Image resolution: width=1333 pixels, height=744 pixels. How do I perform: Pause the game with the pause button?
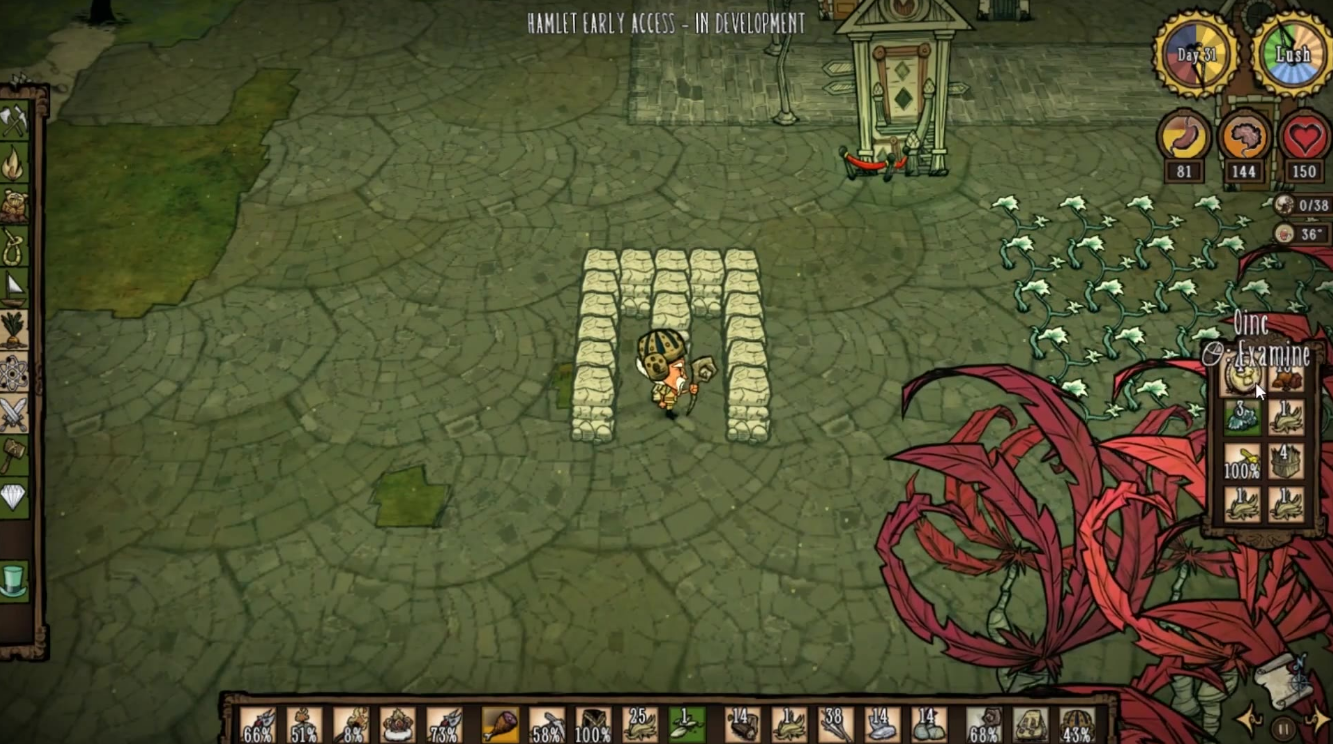point(1282,724)
